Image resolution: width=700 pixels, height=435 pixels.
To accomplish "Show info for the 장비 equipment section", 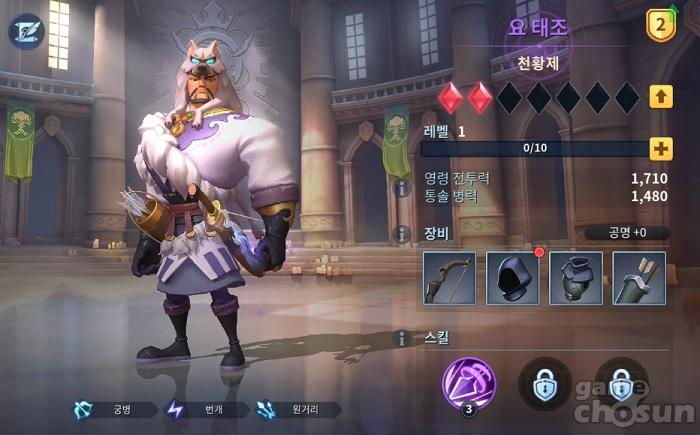I will point(403,234).
